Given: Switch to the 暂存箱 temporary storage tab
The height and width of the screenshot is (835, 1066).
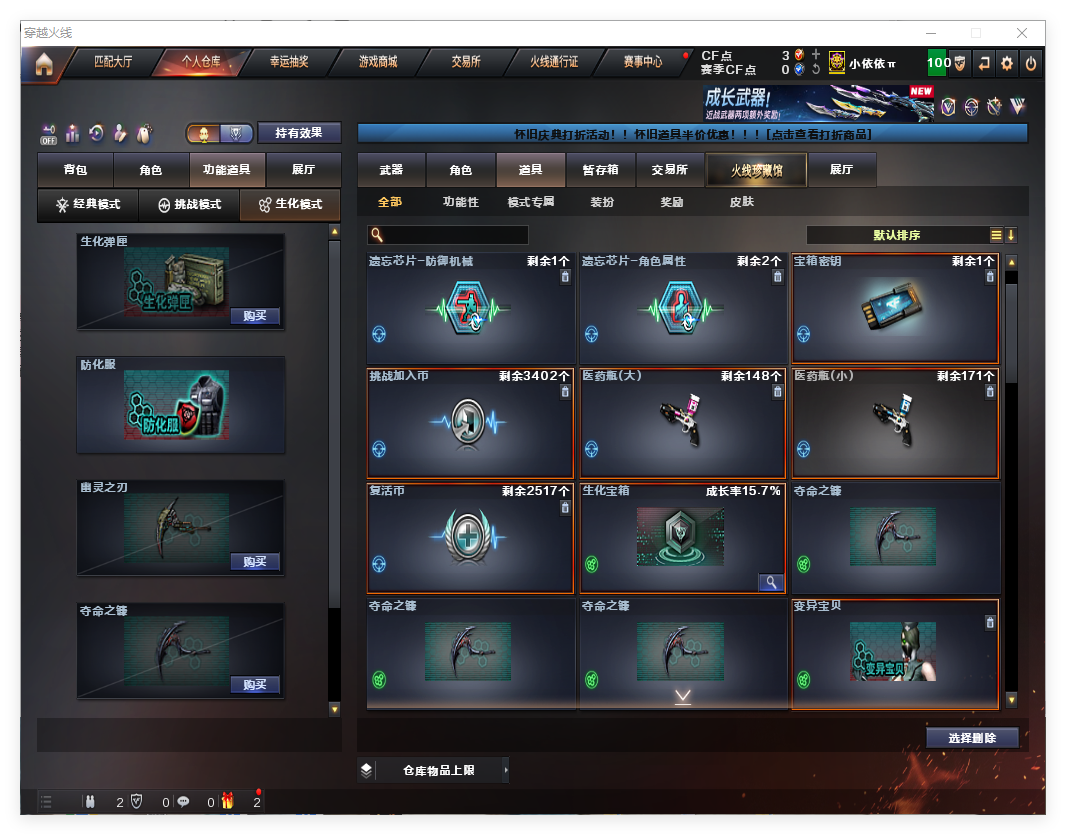Looking at the screenshot, I should [x=600, y=170].
